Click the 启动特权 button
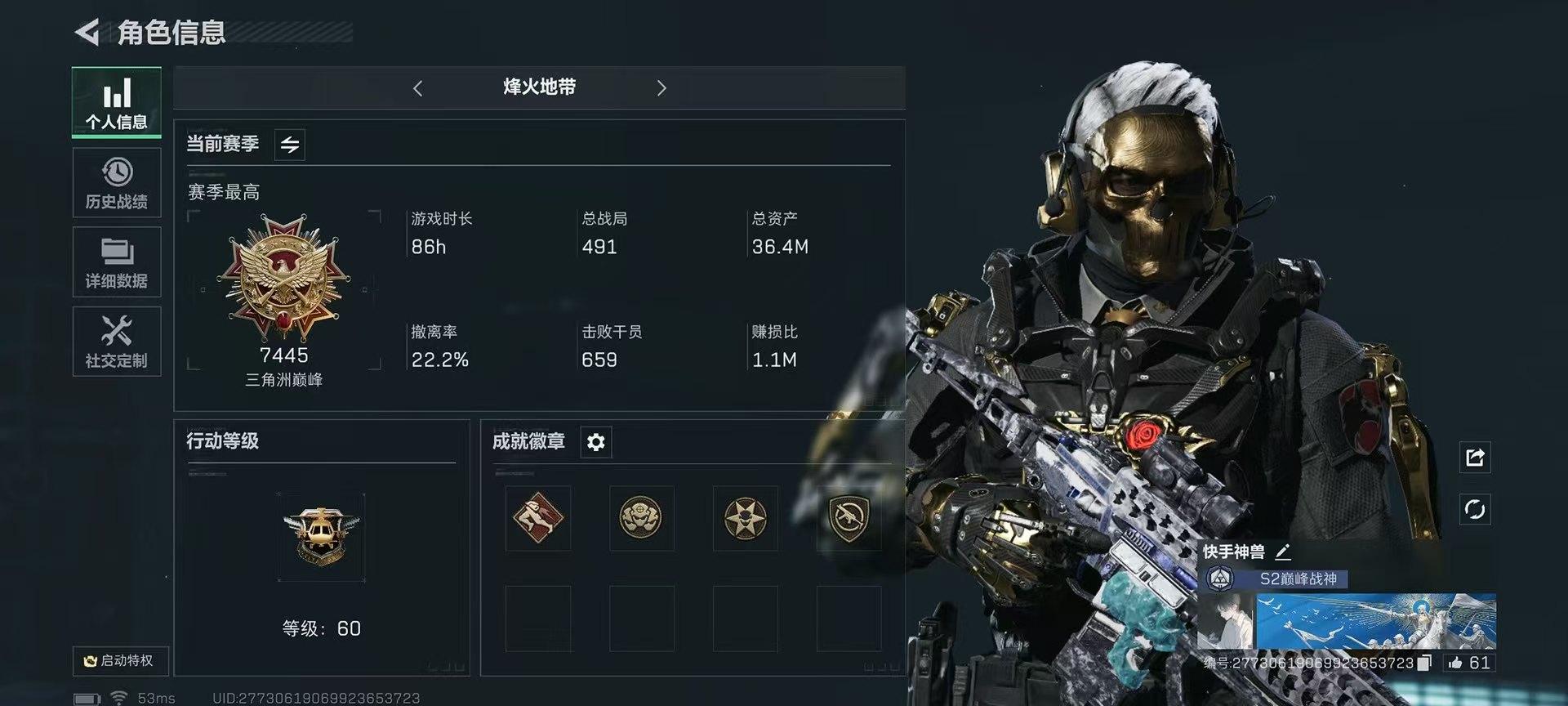 pyautogui.click(x=121, y=662)
